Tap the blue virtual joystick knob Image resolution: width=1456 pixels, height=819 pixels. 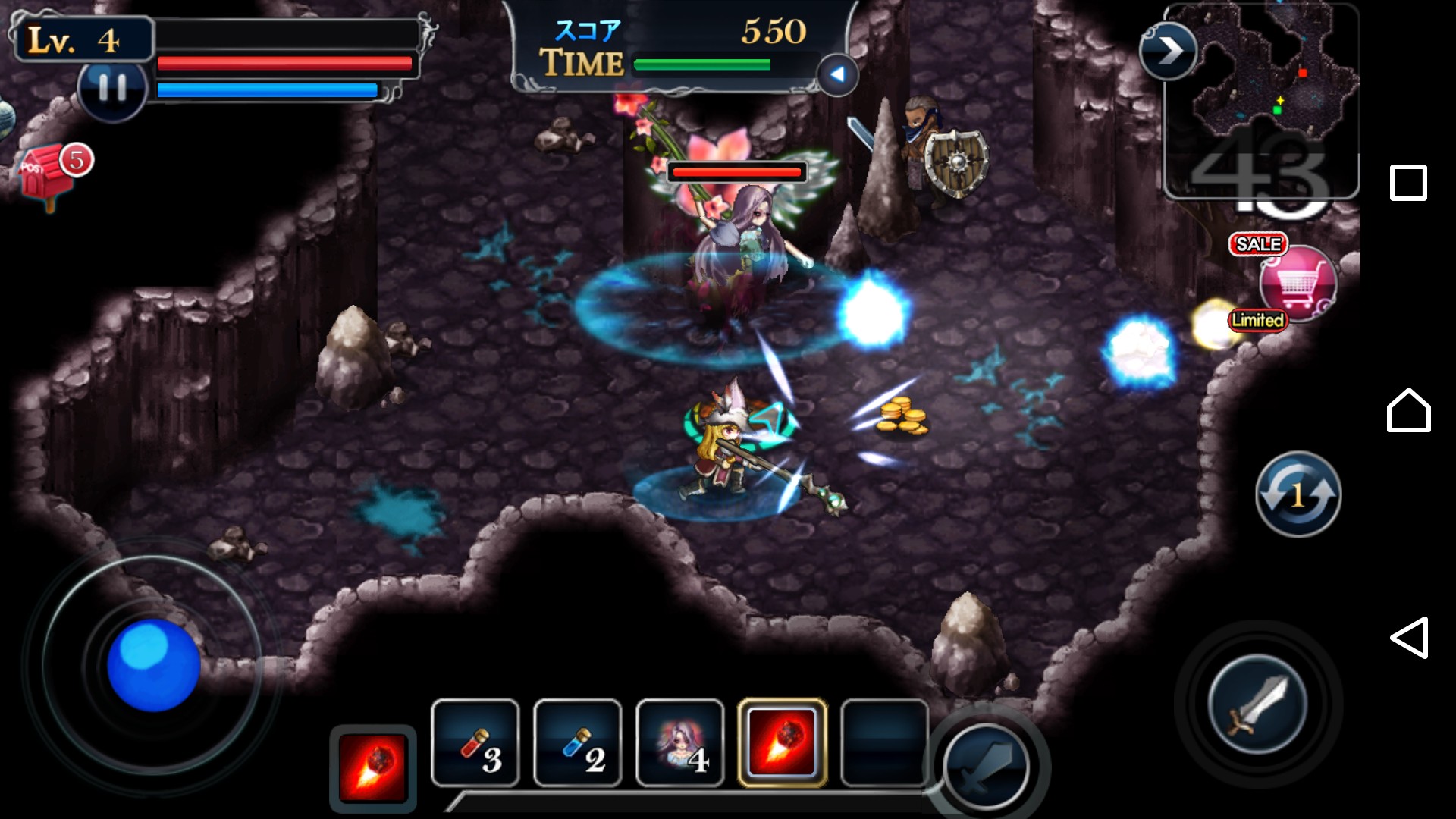153,665
